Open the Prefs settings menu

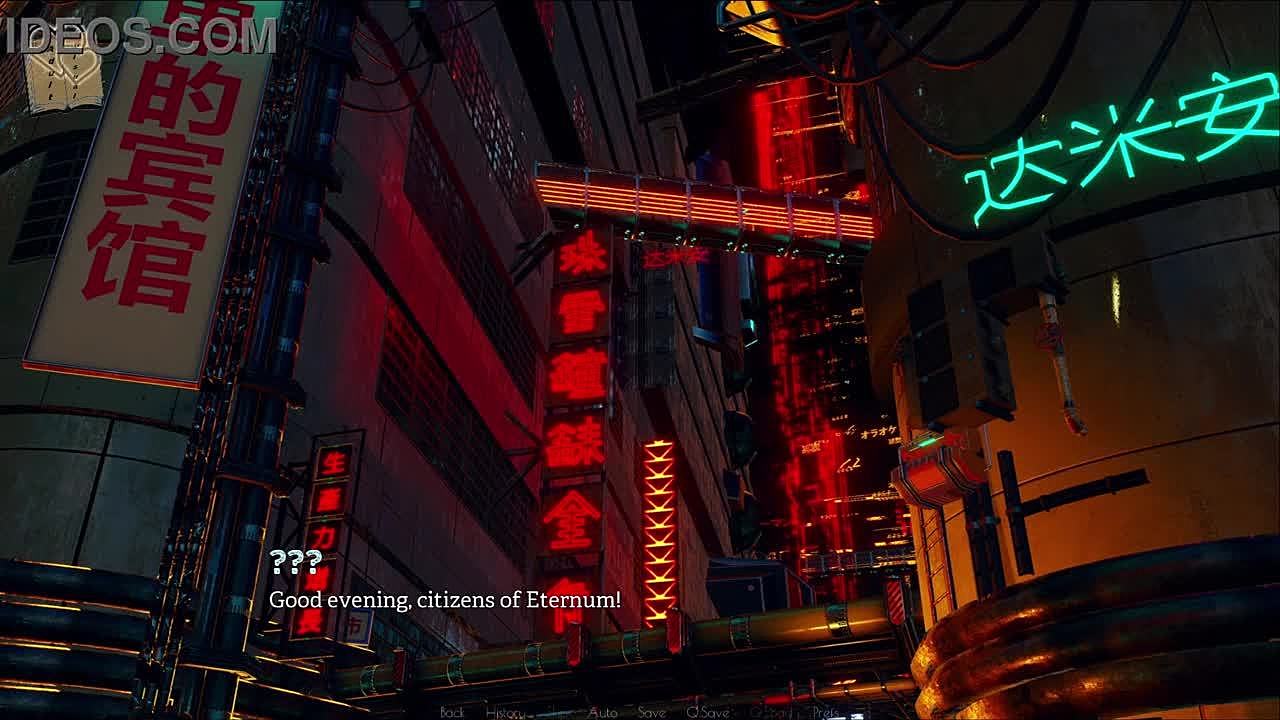[x=825, y=712]
